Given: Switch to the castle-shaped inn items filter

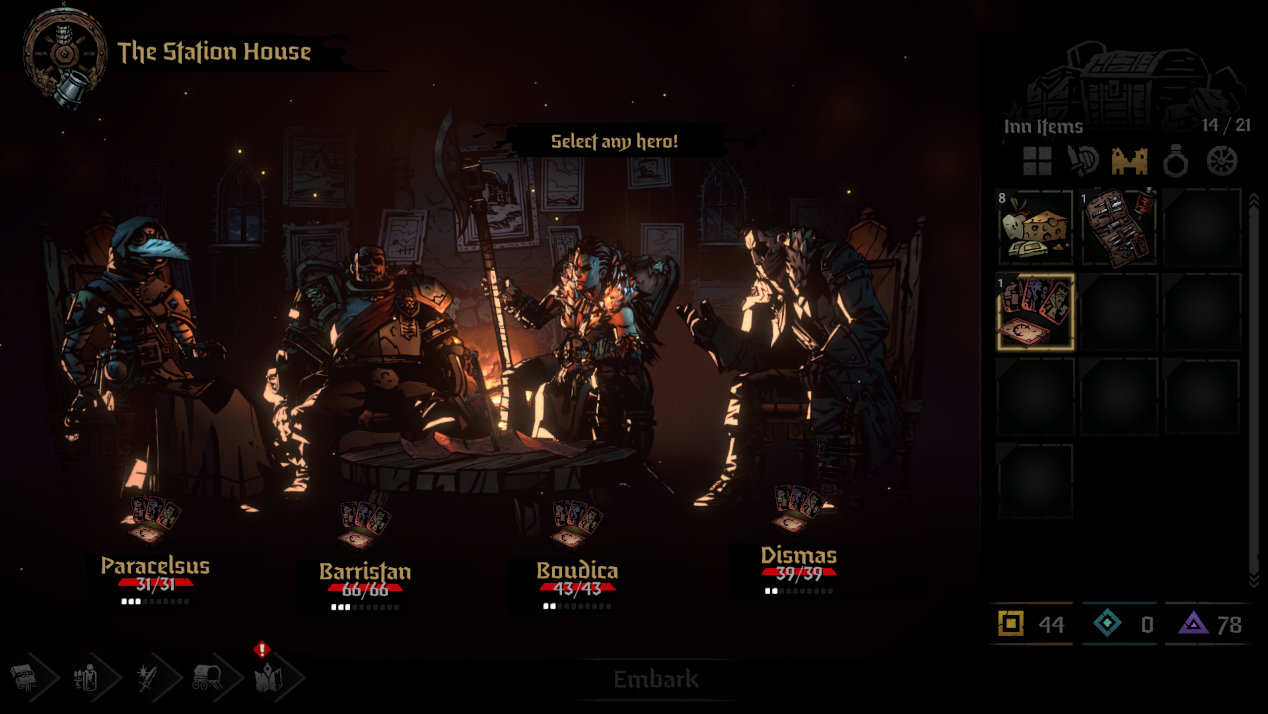Looking at the screenshot, I should click(1130, 161).
